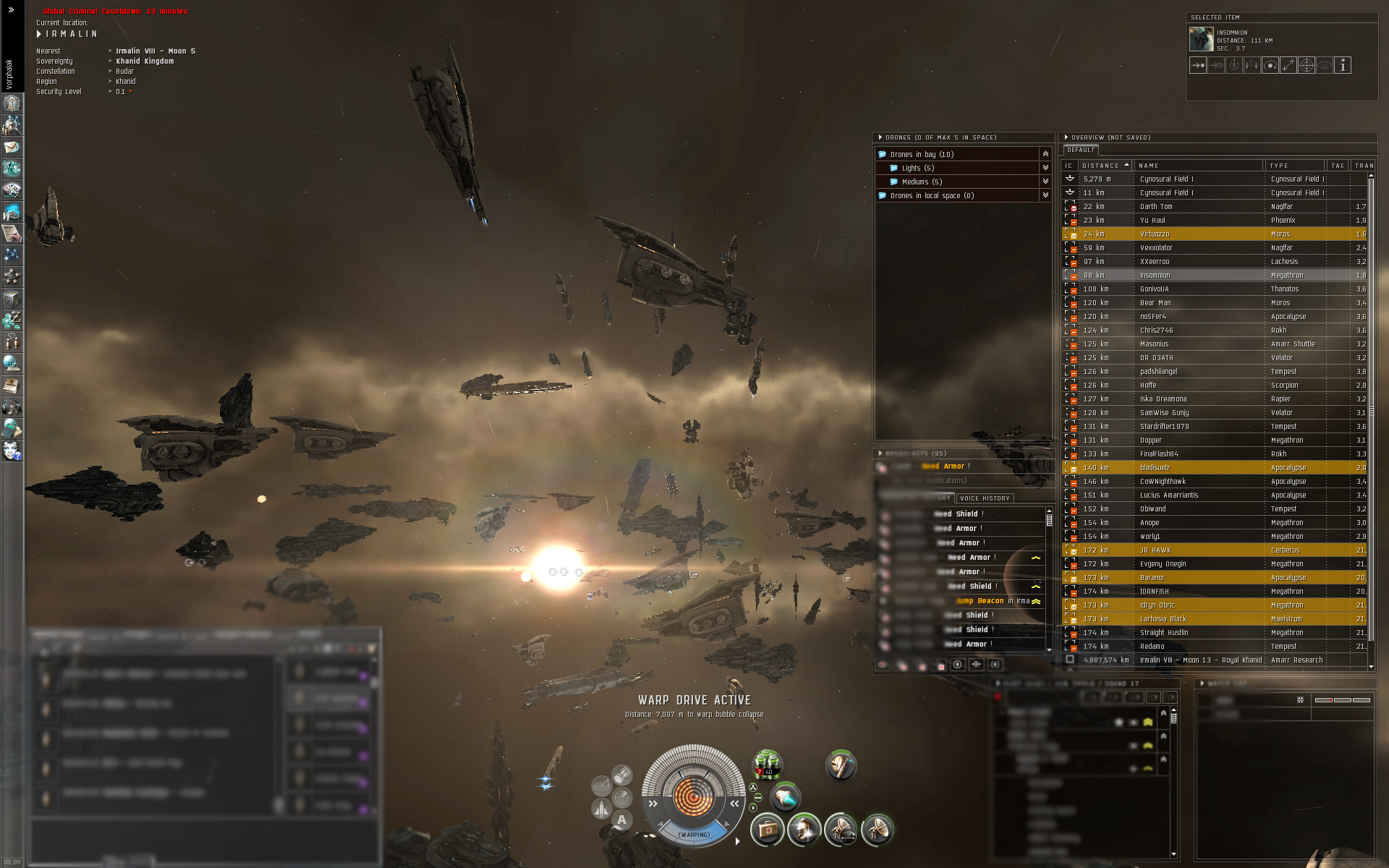Orbit the selected ship
Screen dimensions: 1389x868
(1270, 65)
